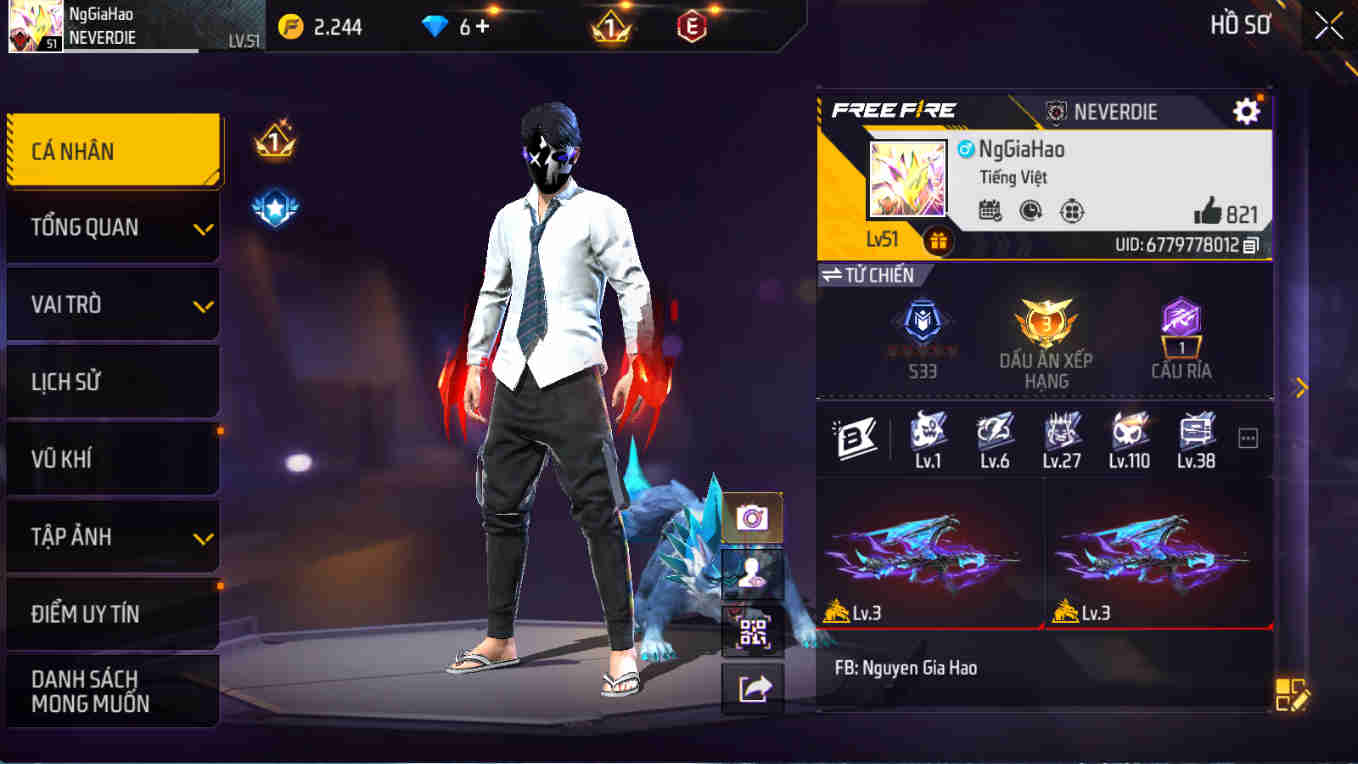Click the gift icon next to Lv51
Image resolution: width=1358 pixels, height=764 pixels.
pyautogui.click(x=936, y=240)
